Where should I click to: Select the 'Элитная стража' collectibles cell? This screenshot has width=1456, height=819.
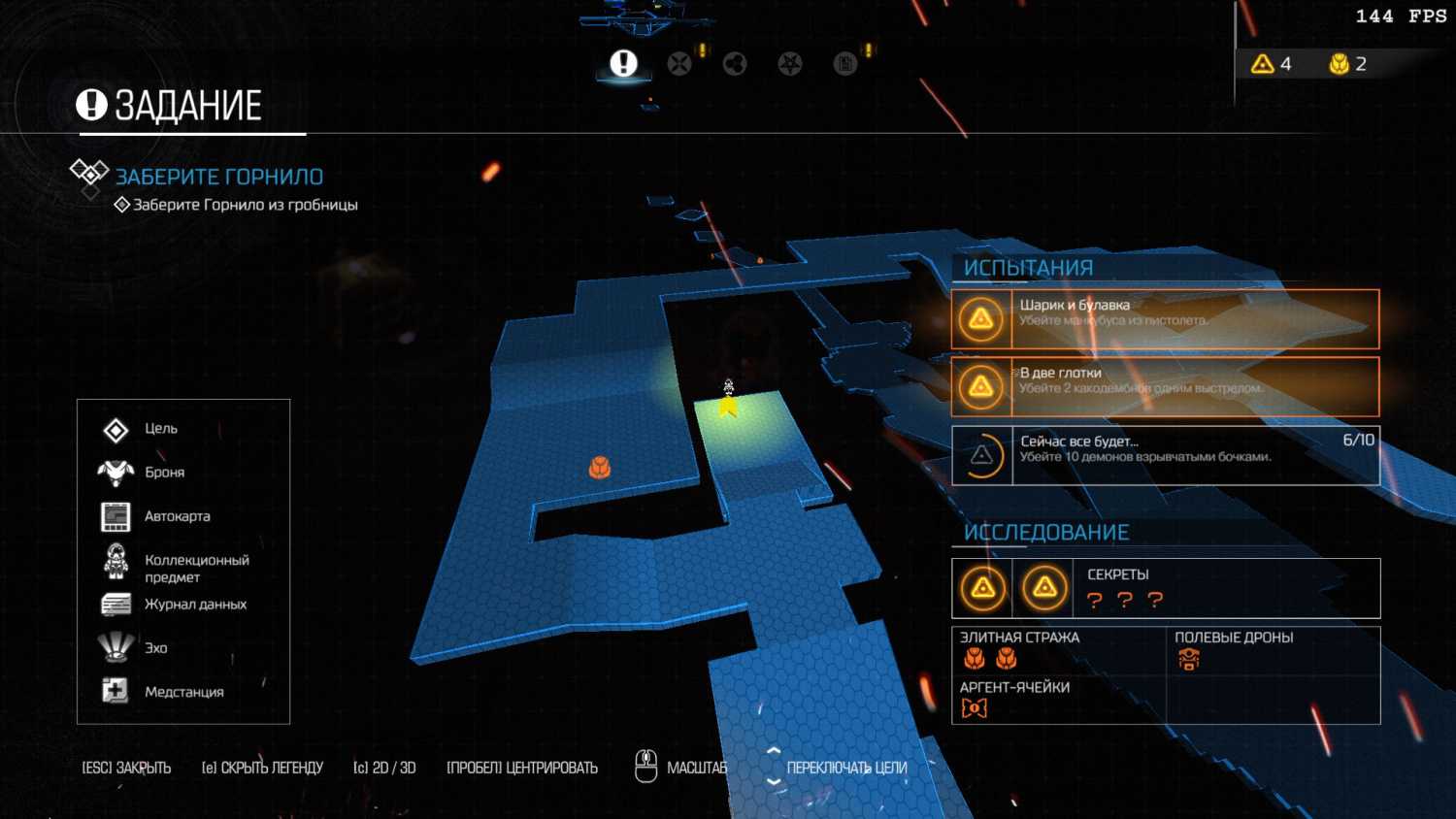point(990,659)
